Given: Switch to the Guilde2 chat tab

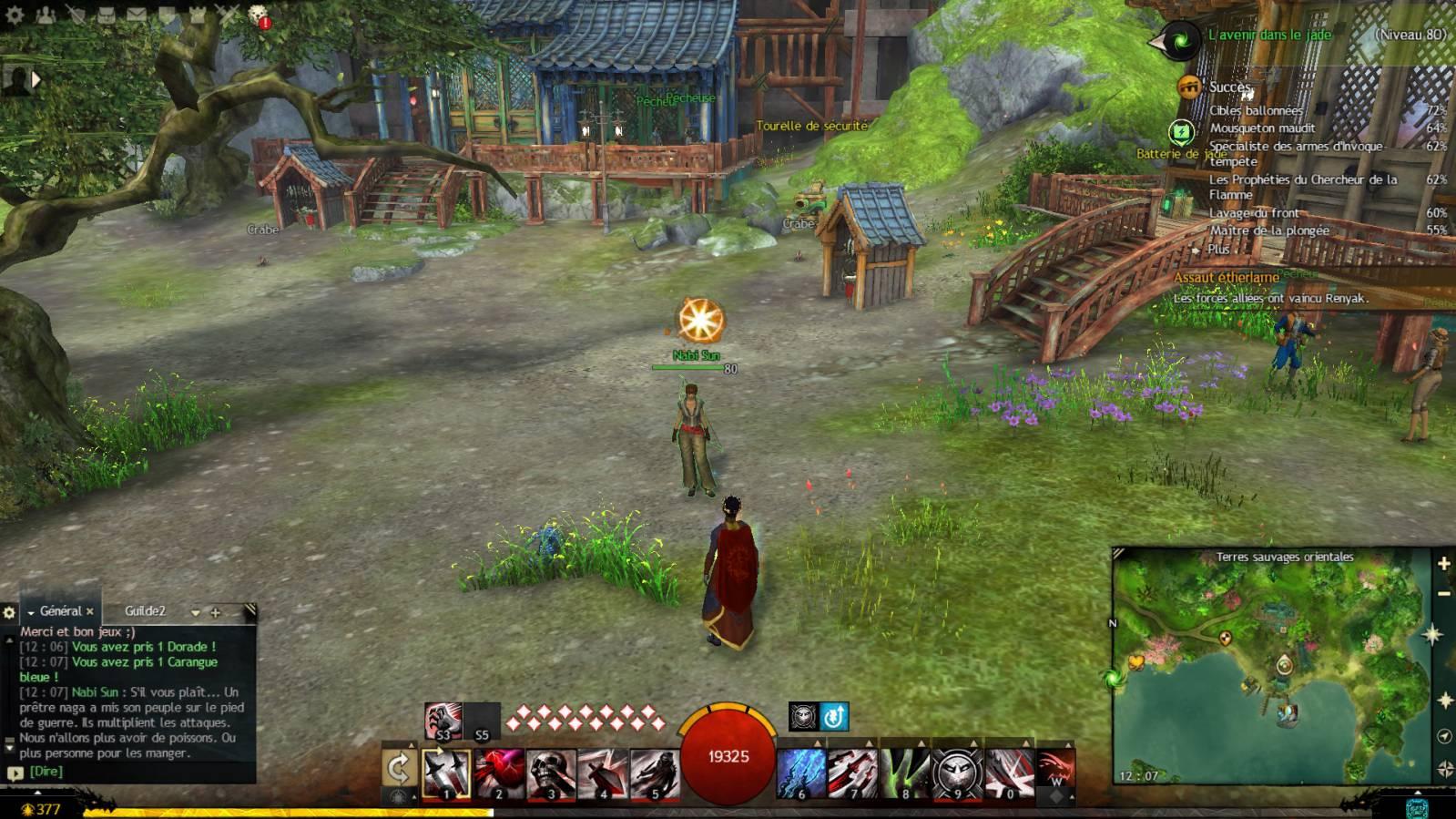Looking at the screenshot, I should [x=146, y=611].
